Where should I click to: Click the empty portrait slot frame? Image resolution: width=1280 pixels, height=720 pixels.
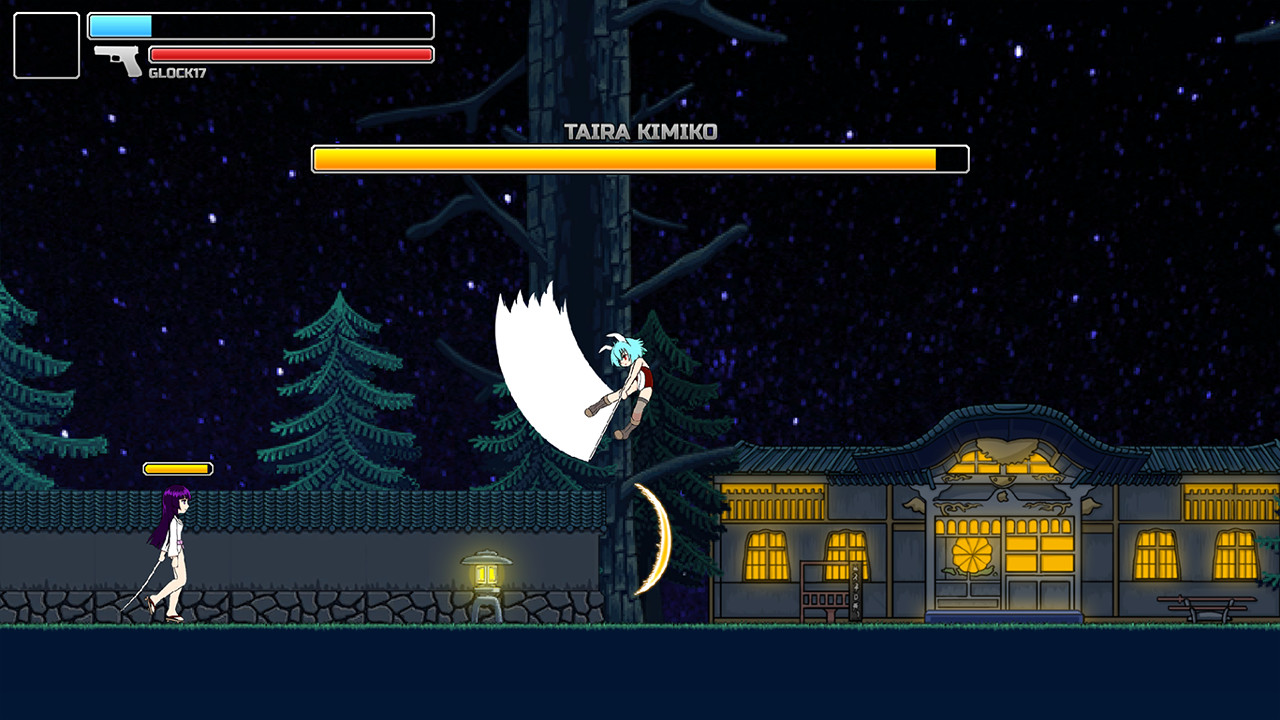tap(46, 45)
